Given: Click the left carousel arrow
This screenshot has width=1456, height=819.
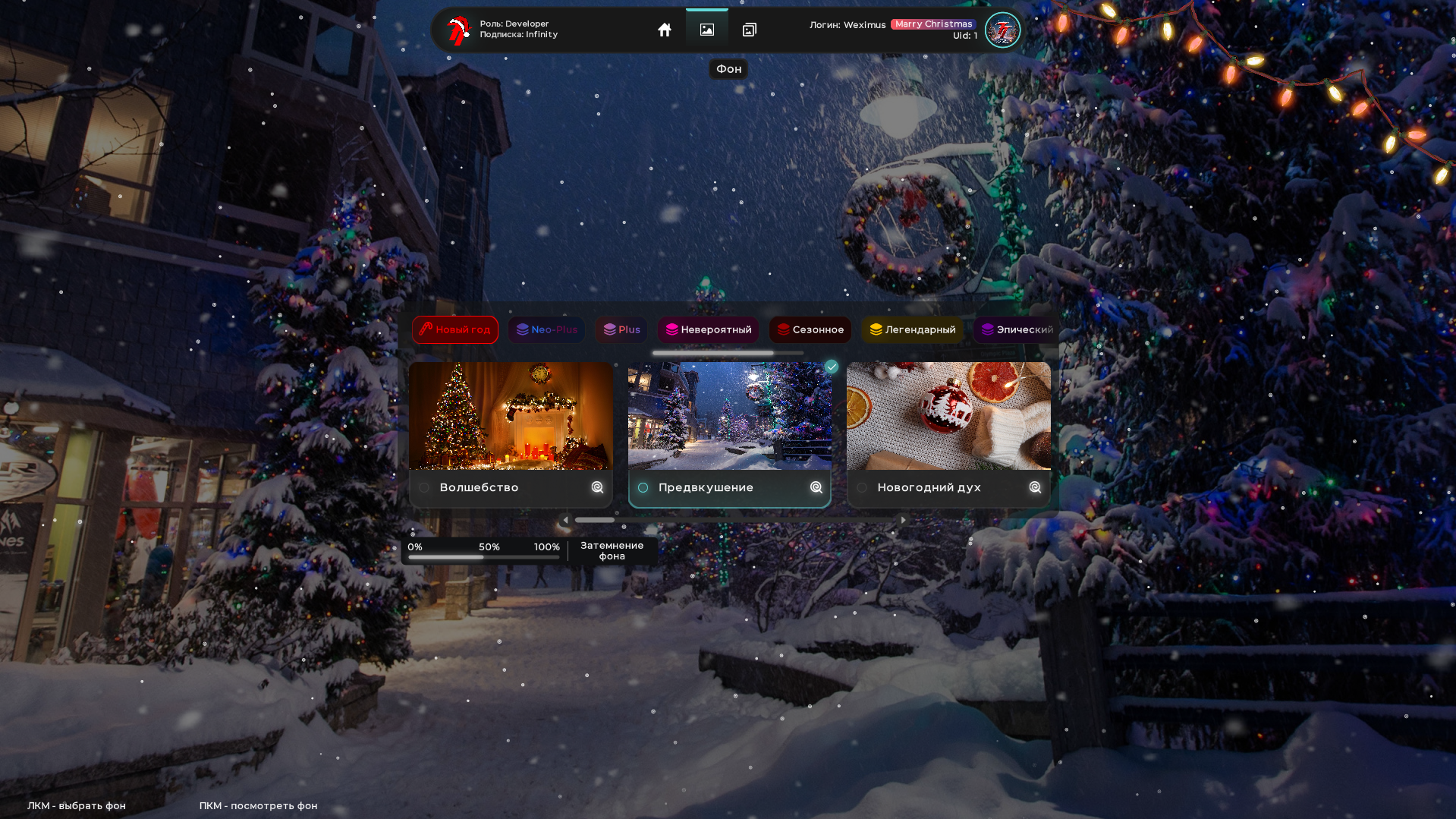Looking at the screenshot, I should (x=564, y=519).
